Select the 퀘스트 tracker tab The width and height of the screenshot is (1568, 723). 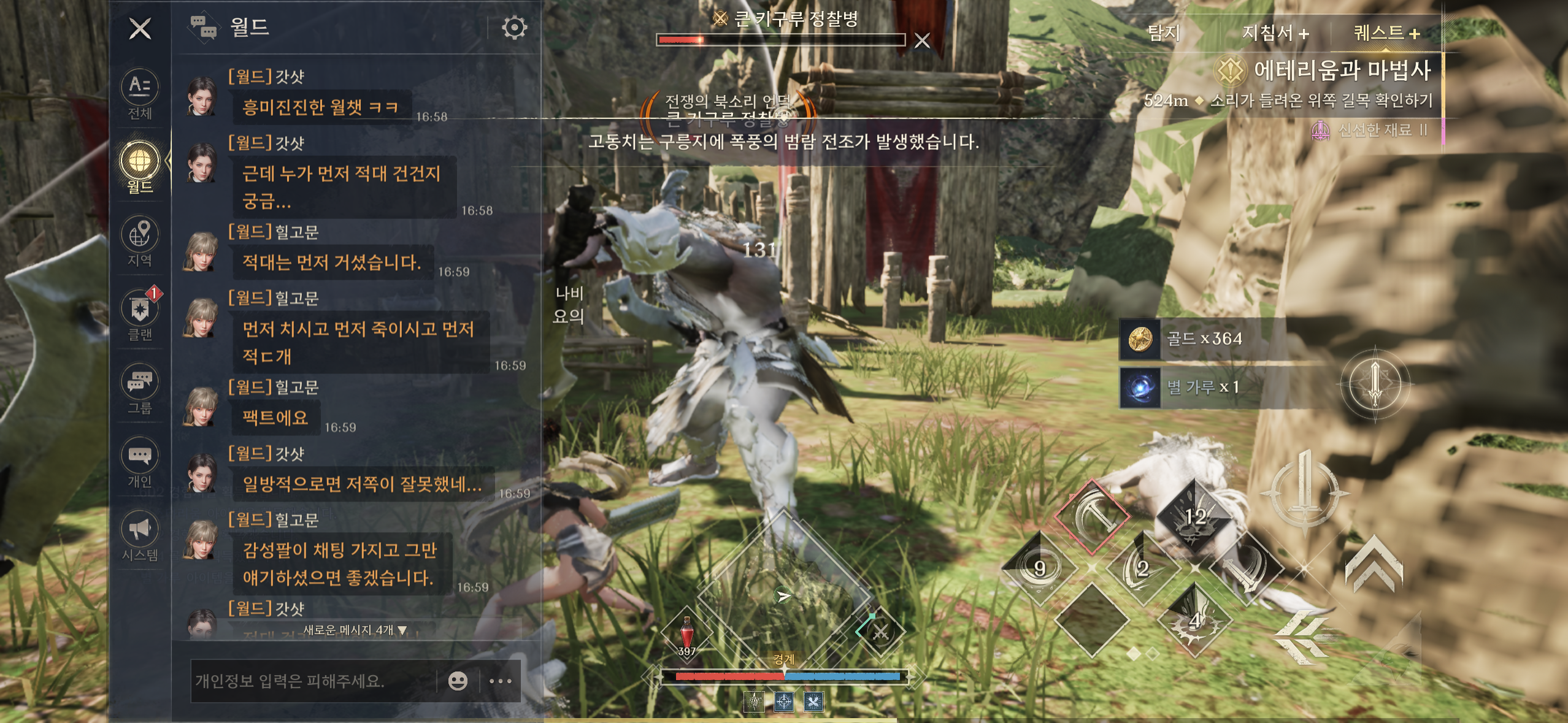tap(1386, 33)
